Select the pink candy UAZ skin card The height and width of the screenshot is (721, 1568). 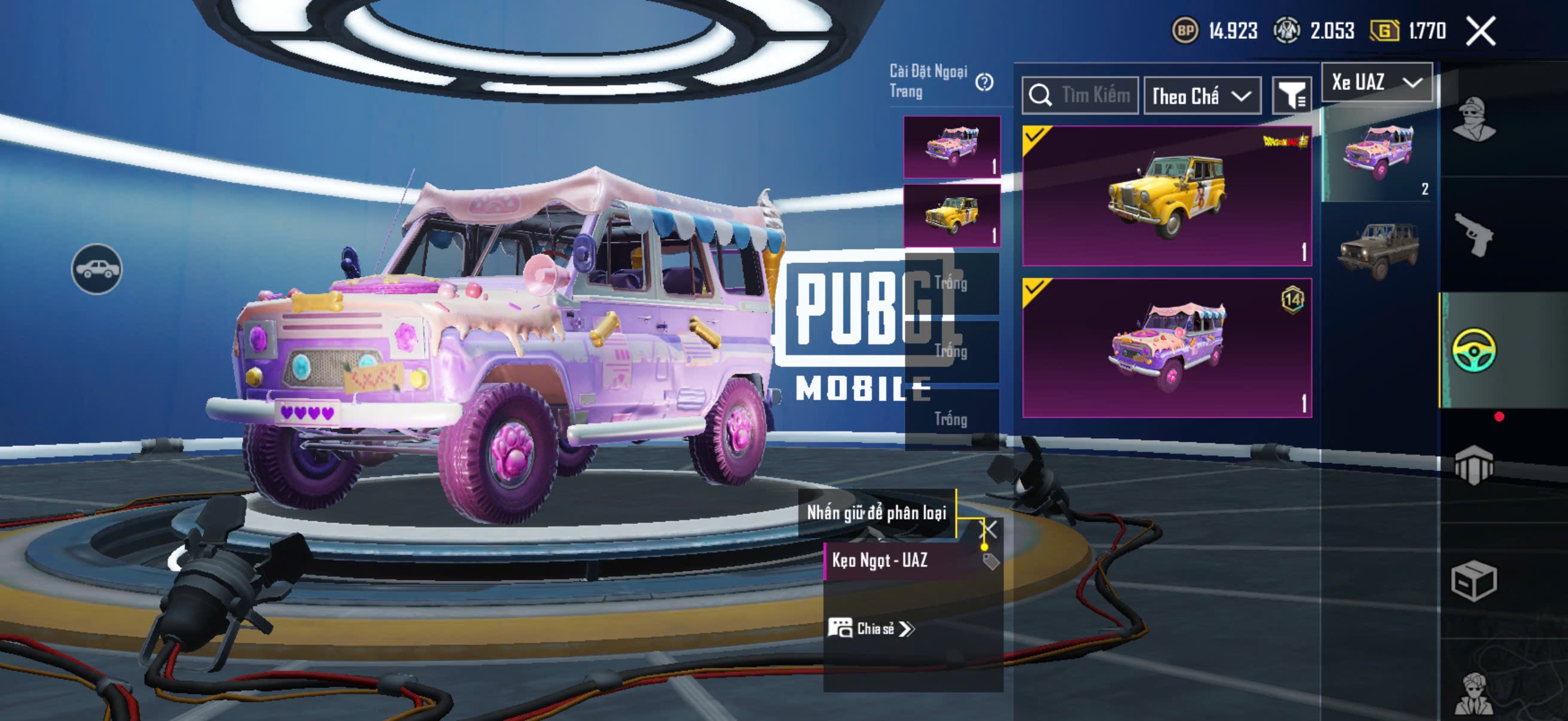(1166, 347)
